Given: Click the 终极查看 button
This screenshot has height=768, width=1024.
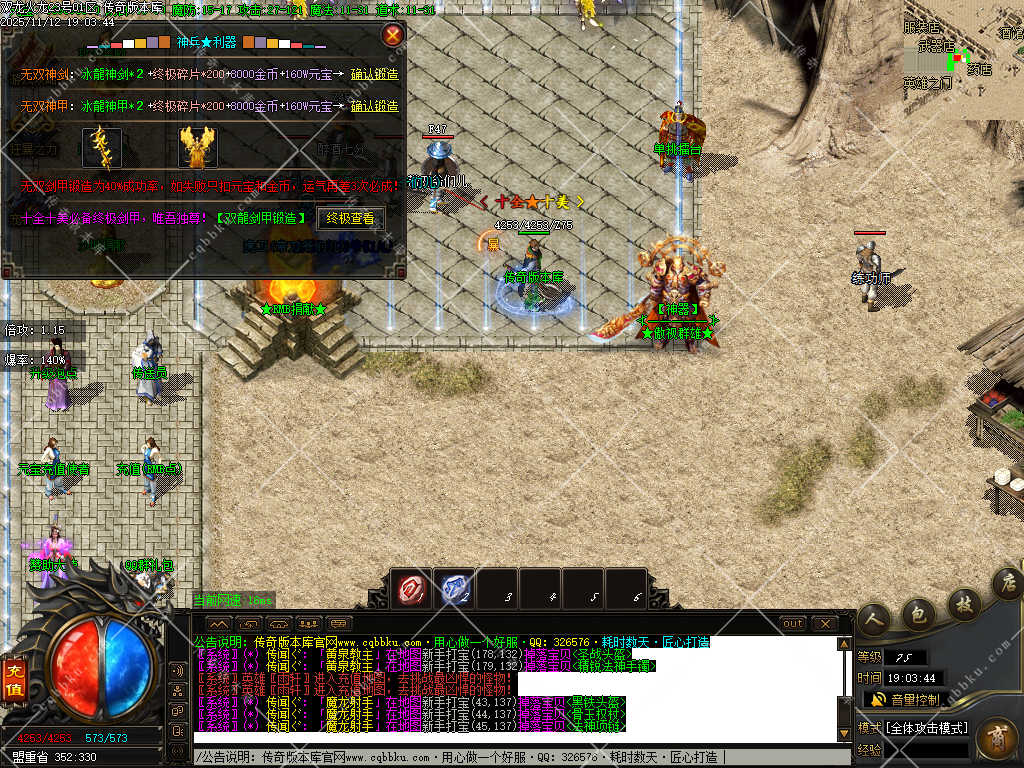Looking at the screenshot, I should [350, 218].
